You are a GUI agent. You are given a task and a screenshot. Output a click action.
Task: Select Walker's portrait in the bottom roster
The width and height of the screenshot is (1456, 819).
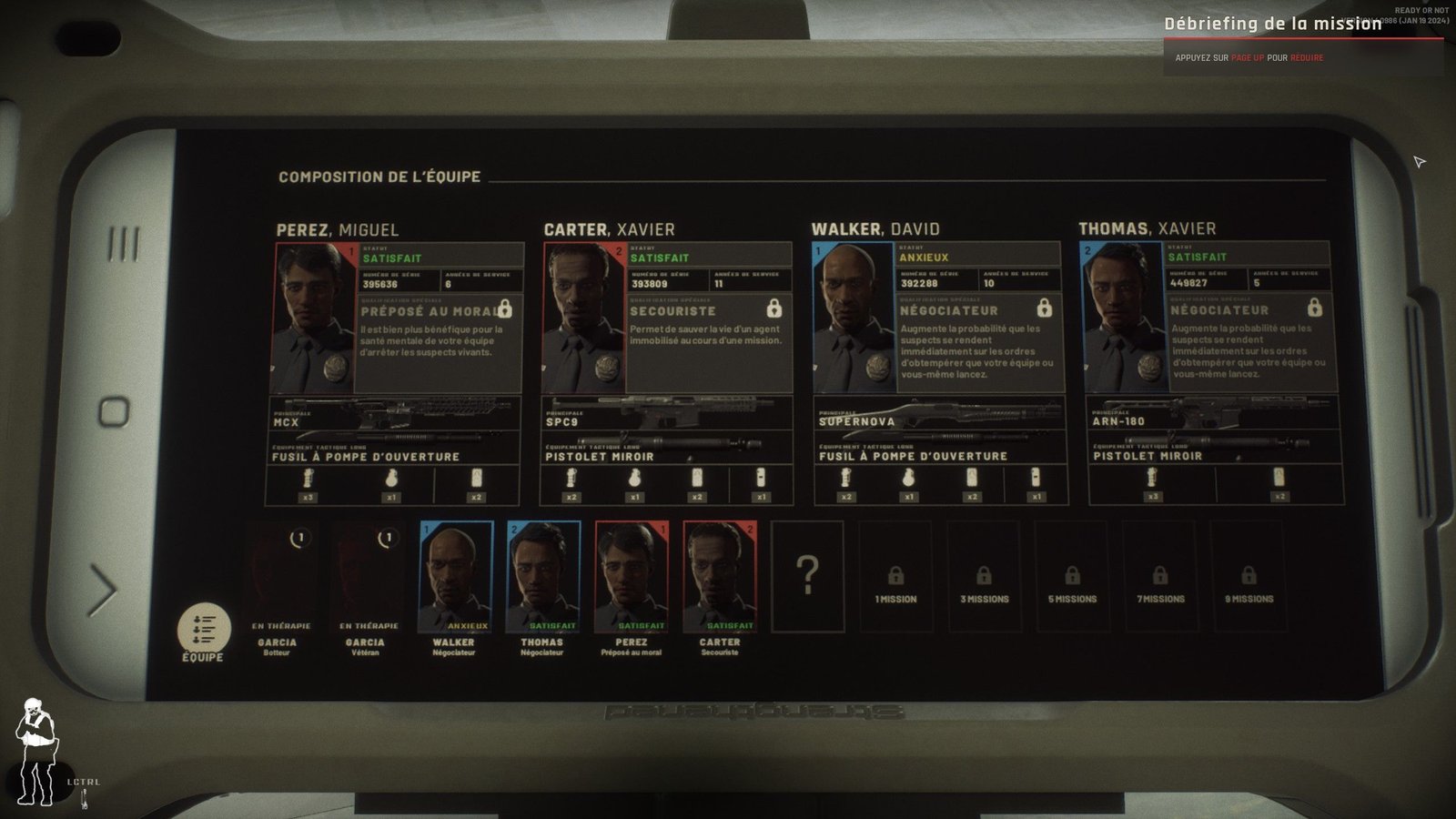point(455,576)
